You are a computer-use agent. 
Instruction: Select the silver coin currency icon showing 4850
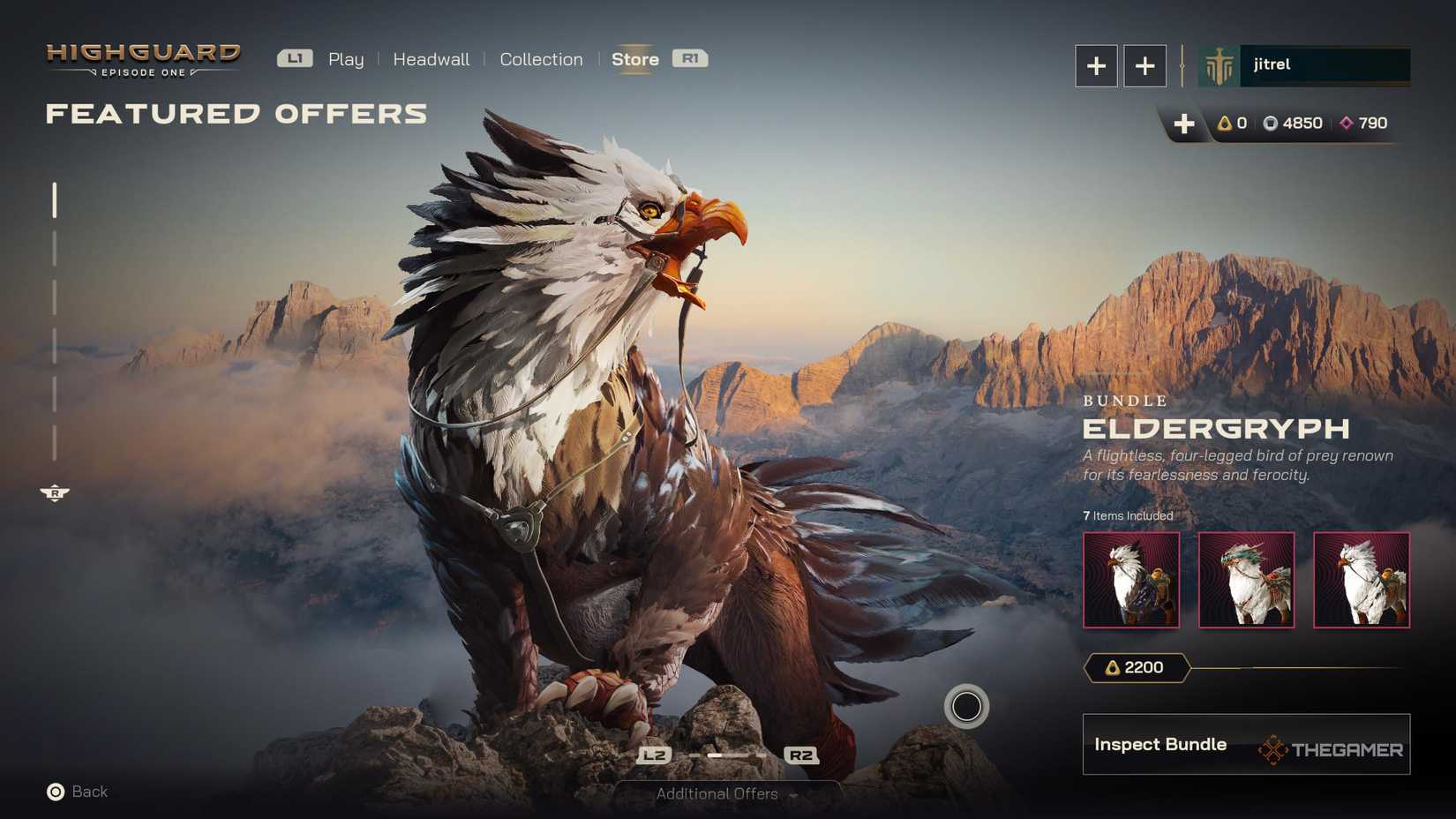click(x=1271, y=124)
